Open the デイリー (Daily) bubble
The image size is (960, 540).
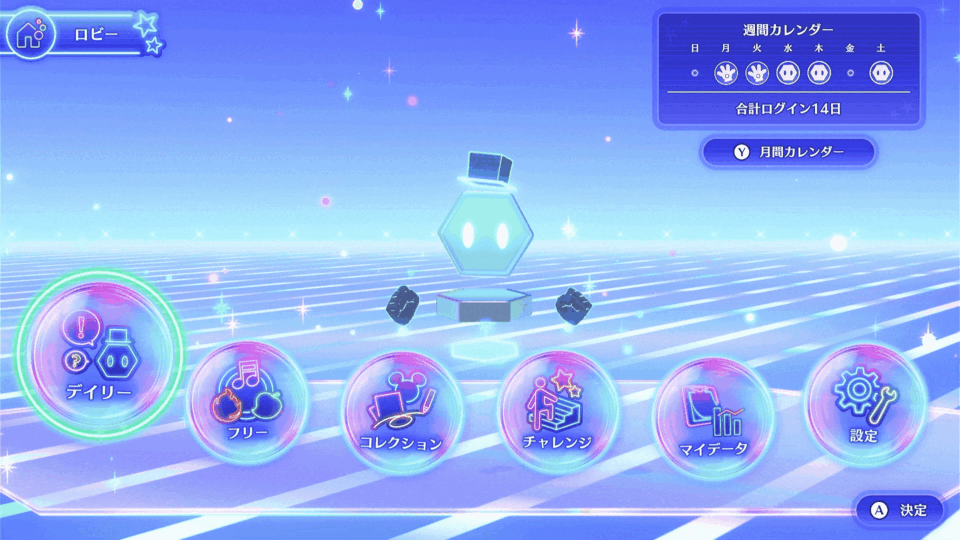[x=99, y=357]
